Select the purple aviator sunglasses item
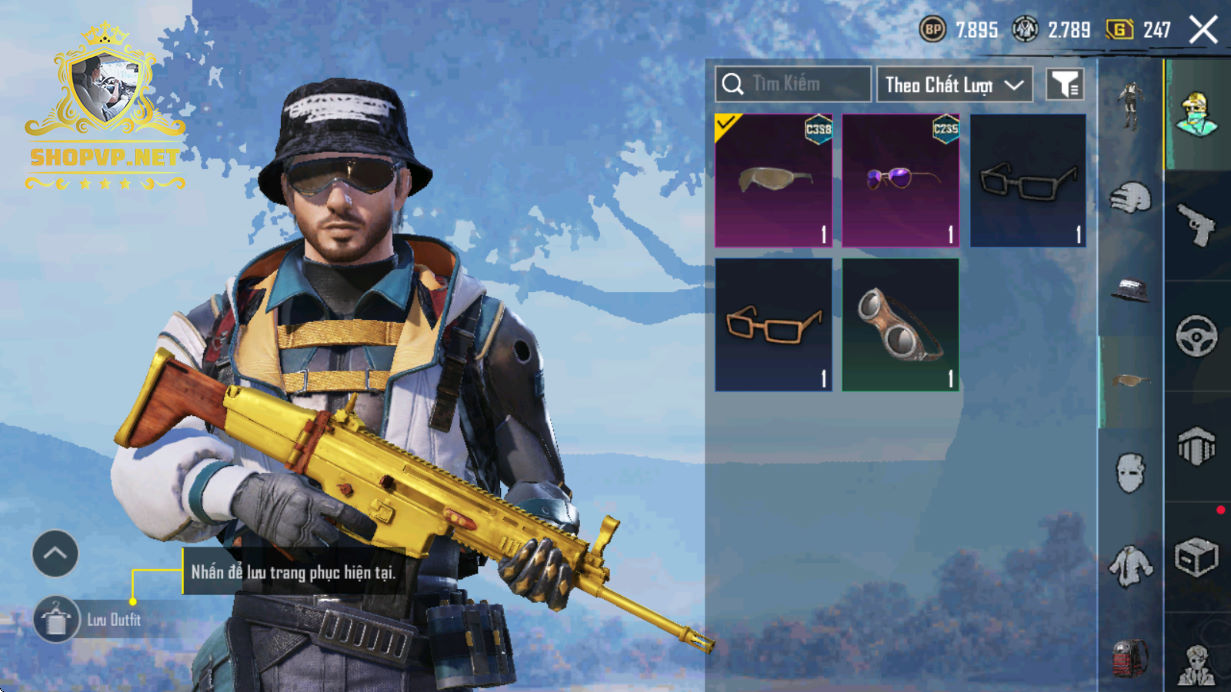Image resolution: width=1231 pixels, height=692 pixels. point(900,180)
